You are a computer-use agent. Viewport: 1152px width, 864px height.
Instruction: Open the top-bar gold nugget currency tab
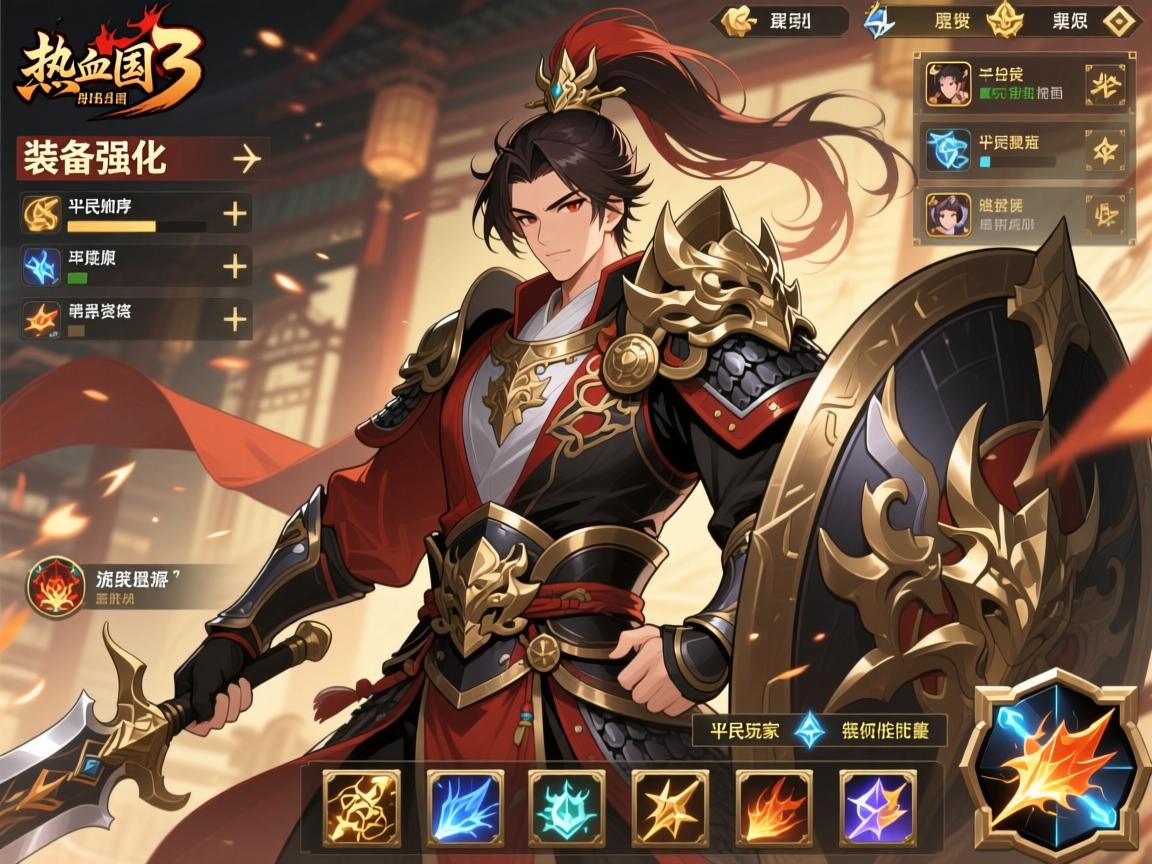[x=738, y=20]
